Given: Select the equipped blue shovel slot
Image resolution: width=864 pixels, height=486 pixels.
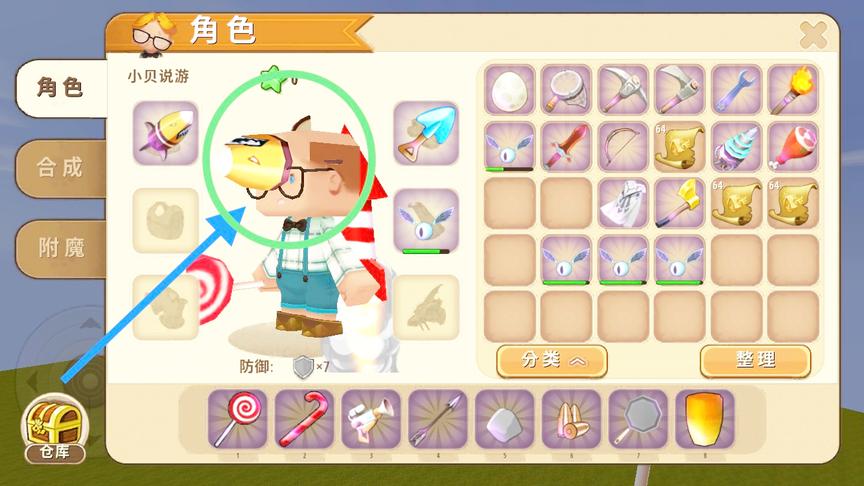Looking at the screenshot, I should tap(426, 133).
